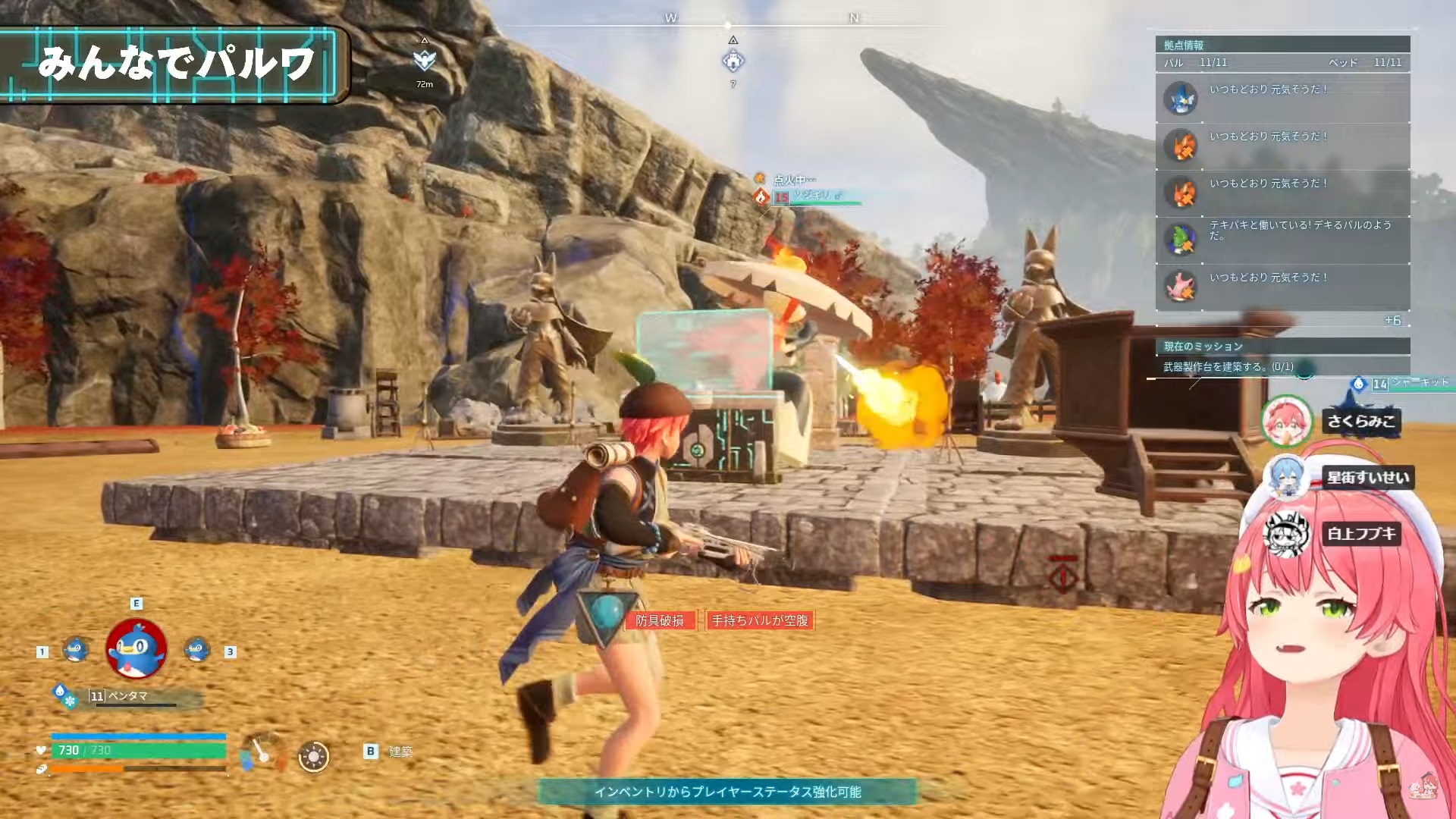
Task: Select the green pal テキパキと働いている row
Action: [1282, 240]
